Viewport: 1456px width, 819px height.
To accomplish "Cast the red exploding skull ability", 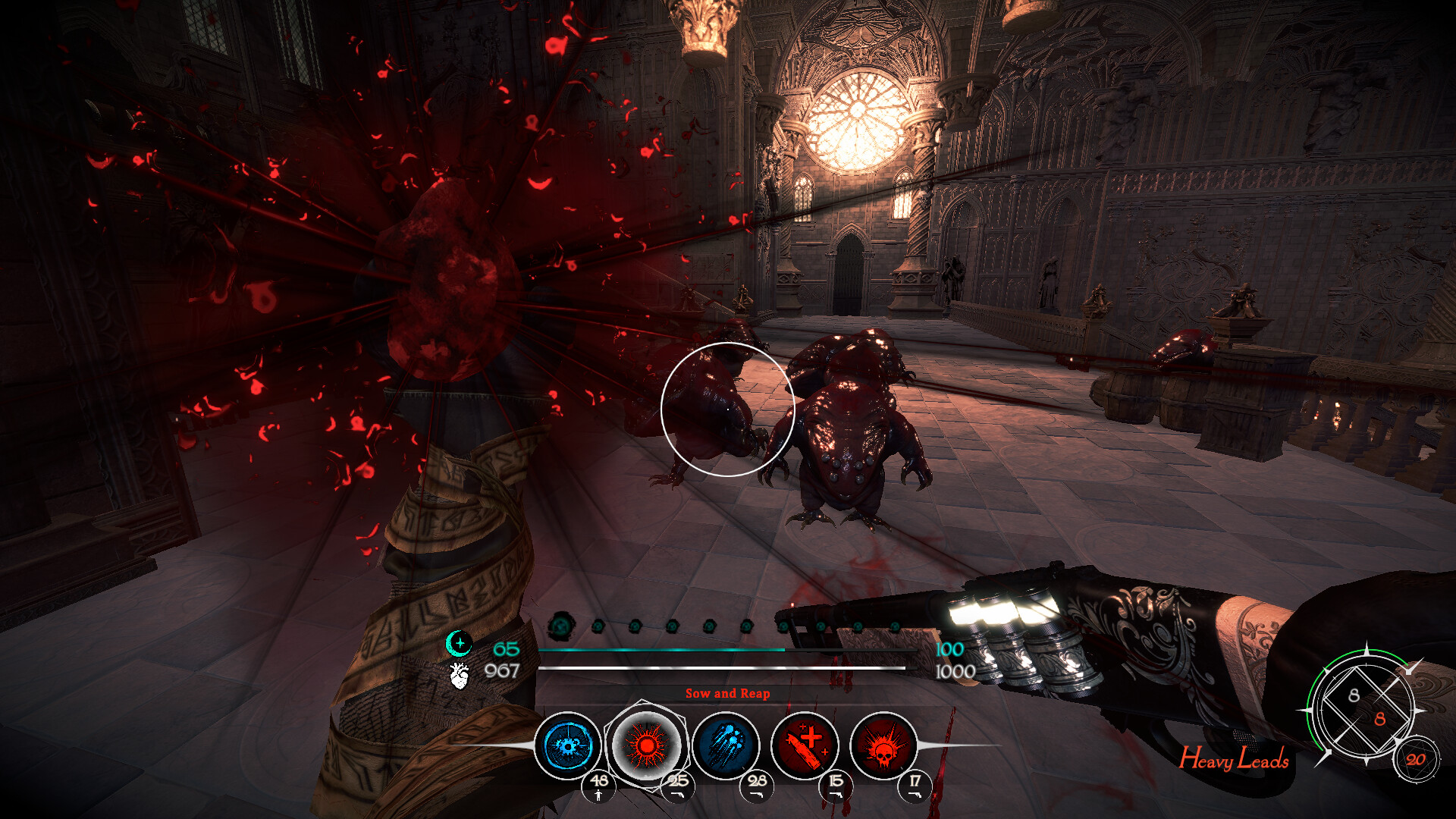I will 883,745.
